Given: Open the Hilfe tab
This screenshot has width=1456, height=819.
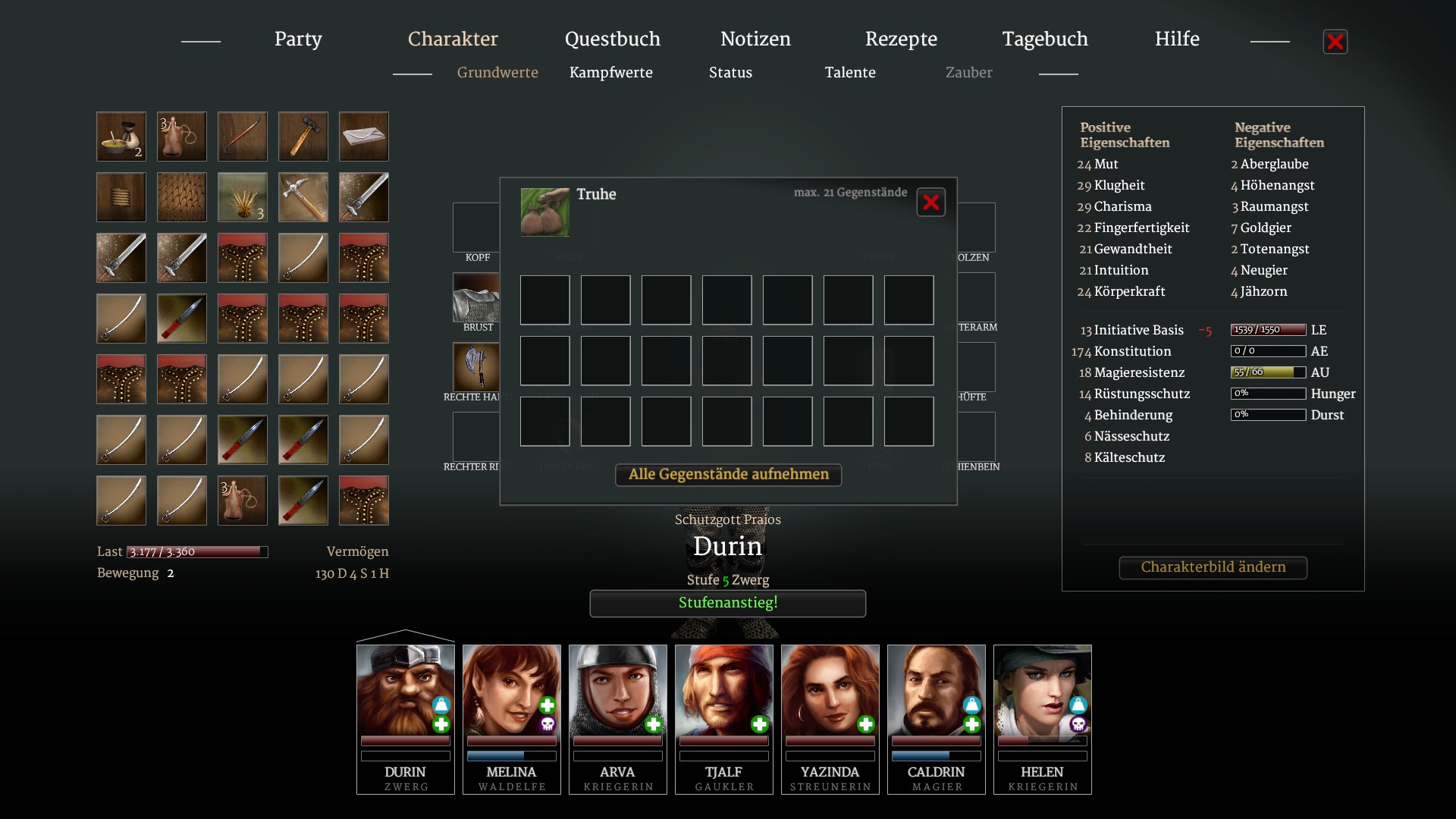Looking at the screenshot, I should tap(1177, 39).
